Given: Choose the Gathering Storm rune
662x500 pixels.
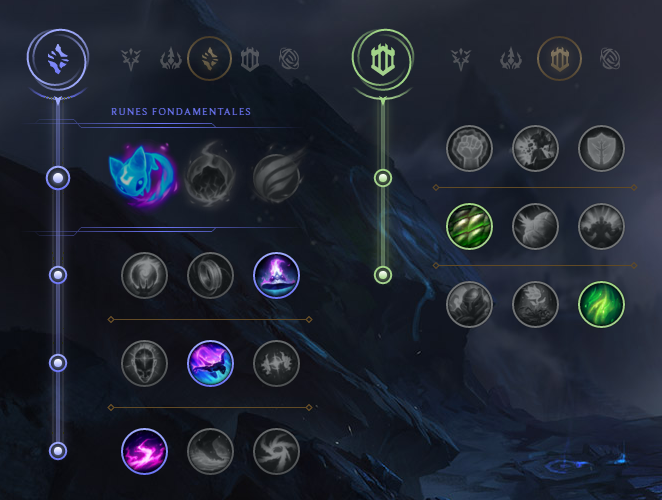Looking at the screenshot, I should 276,451.
